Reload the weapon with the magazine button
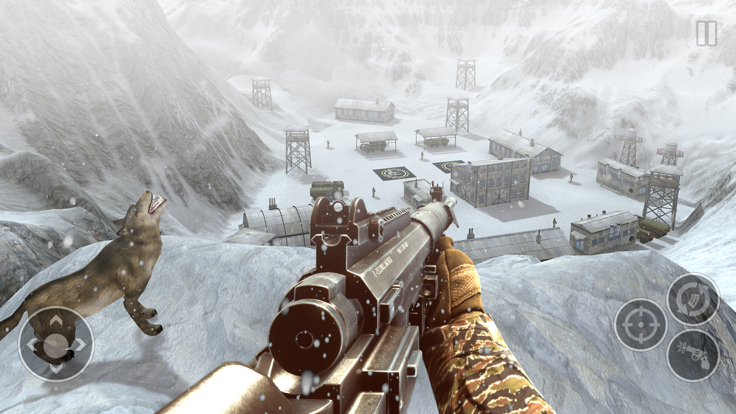 [x=692, y=298]
